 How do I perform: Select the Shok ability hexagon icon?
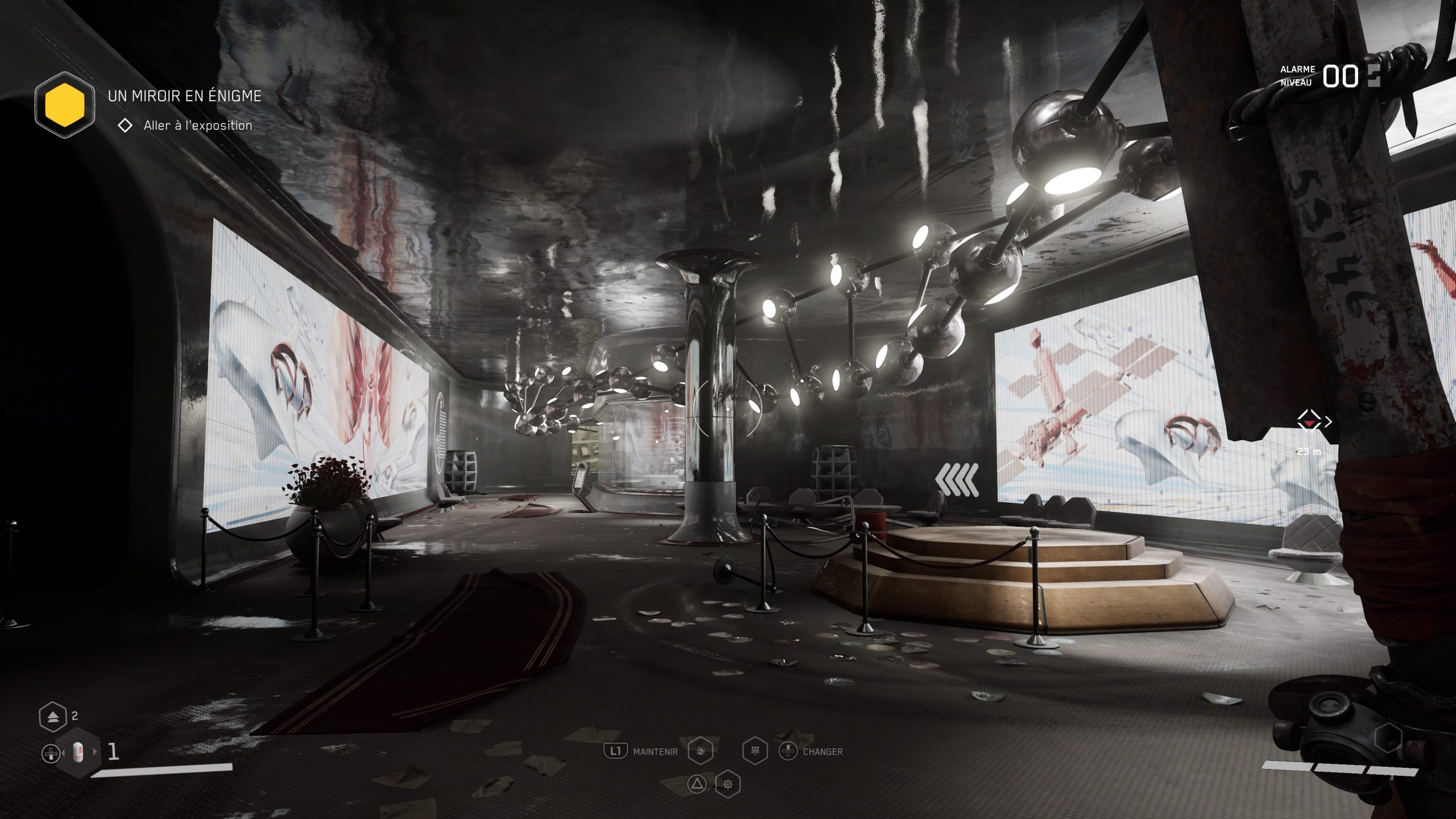700,751
